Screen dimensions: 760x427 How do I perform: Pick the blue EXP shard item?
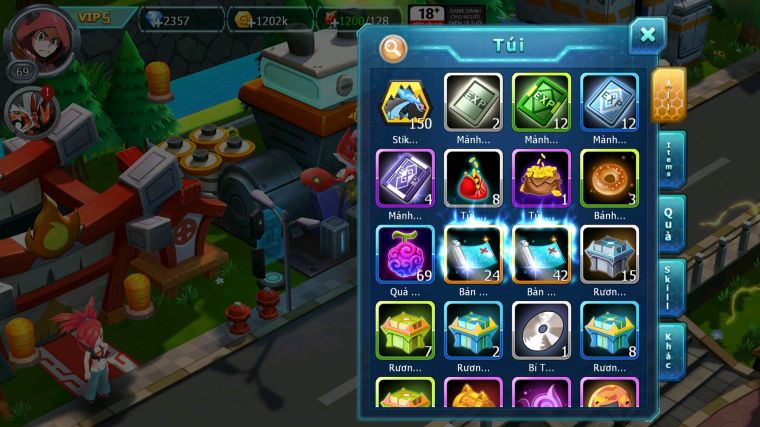tap(609, 102)
